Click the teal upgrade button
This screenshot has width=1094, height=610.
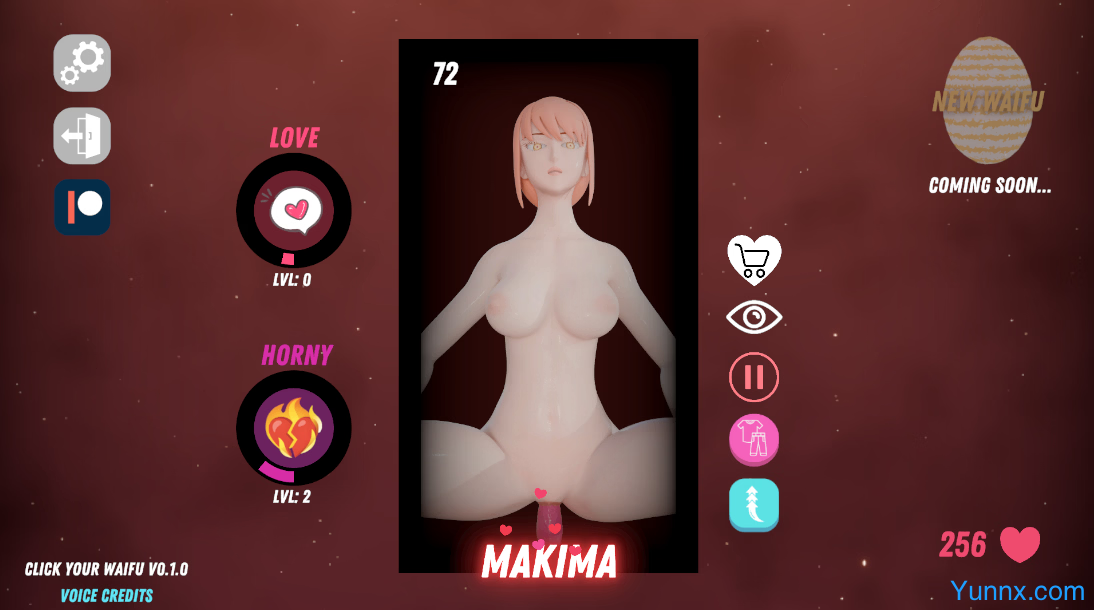(754, 504)
